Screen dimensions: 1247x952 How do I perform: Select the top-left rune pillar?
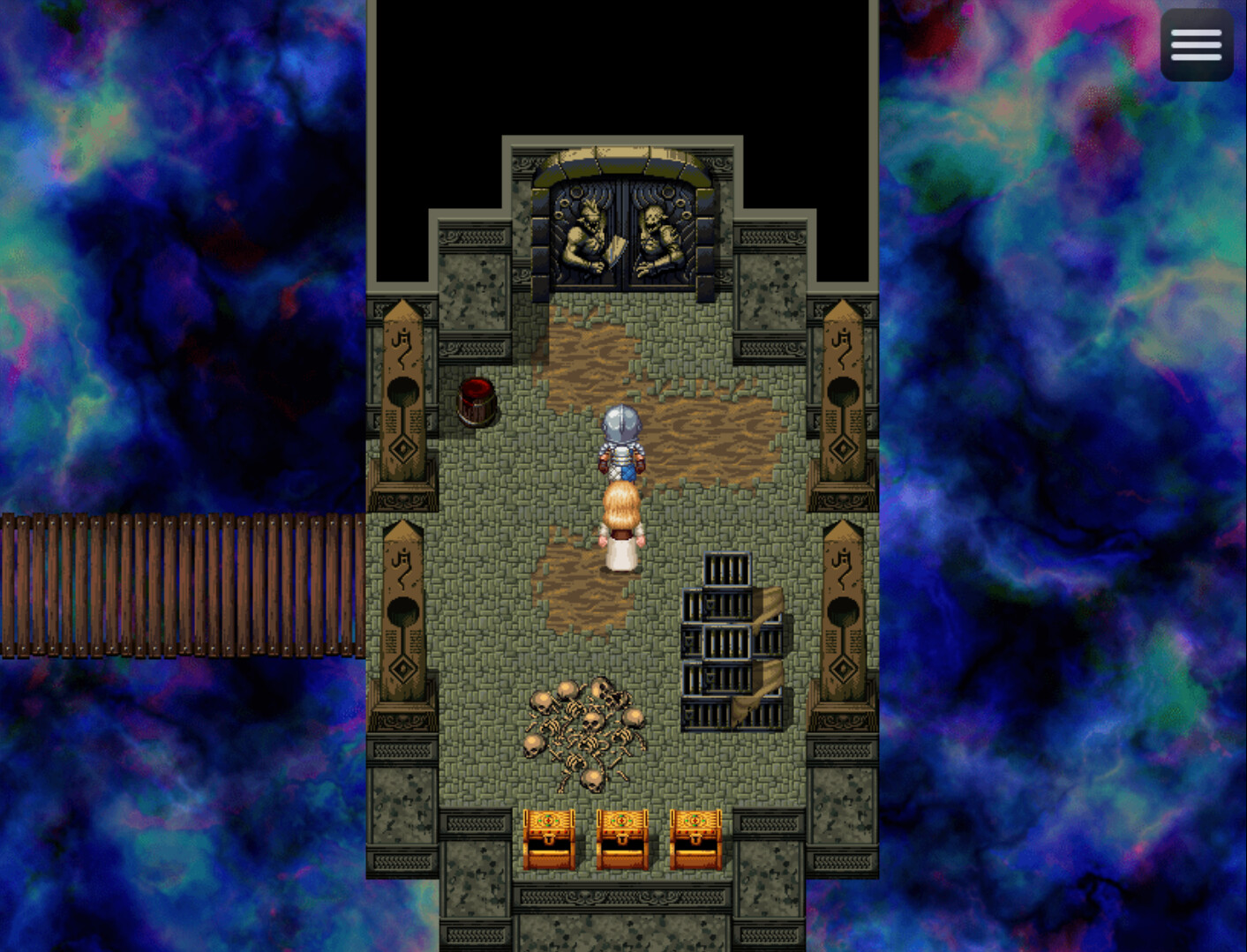tap(402, 393)
